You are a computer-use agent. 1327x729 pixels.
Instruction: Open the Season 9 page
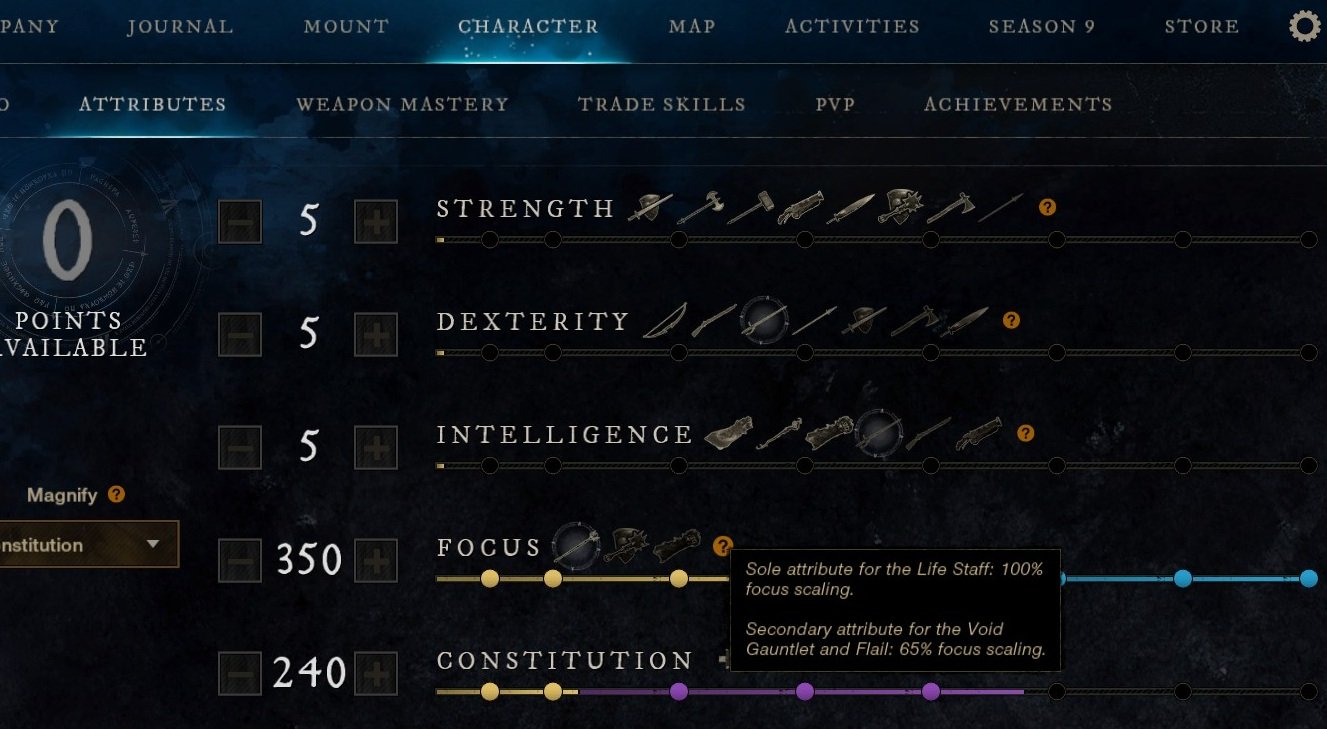1042,27
